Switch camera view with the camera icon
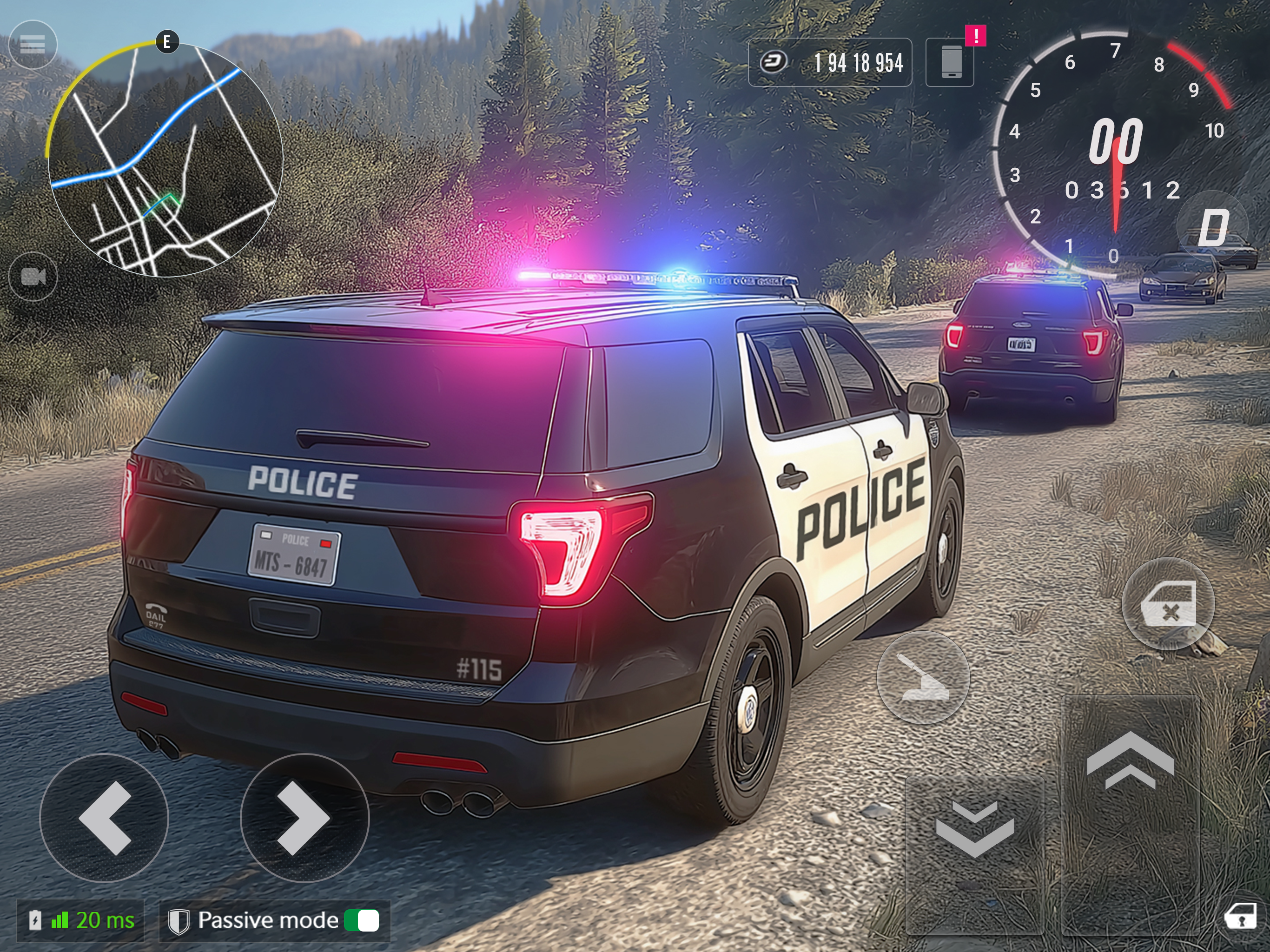This screenshot has width=1270, height=952. [33, 277]
